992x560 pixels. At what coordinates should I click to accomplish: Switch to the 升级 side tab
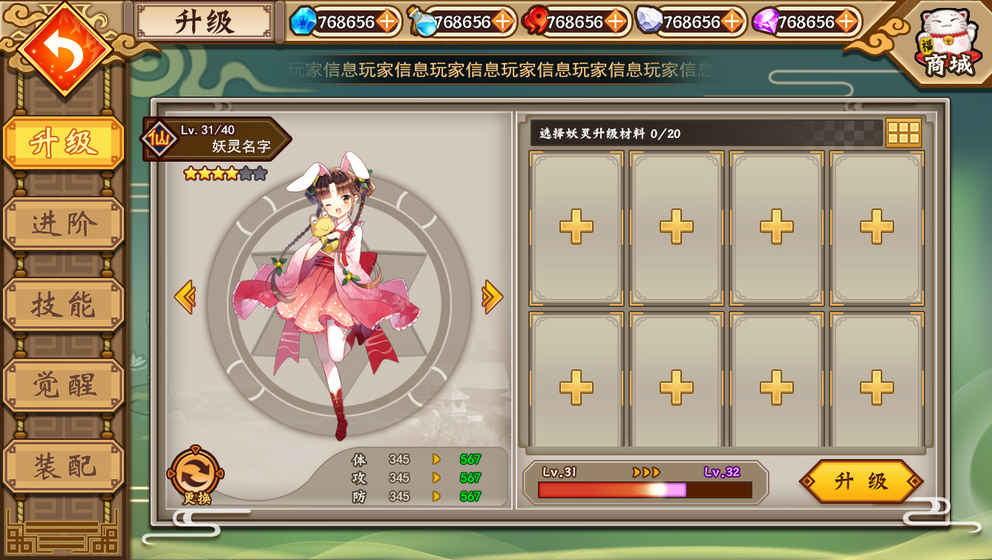click(64, 143)
